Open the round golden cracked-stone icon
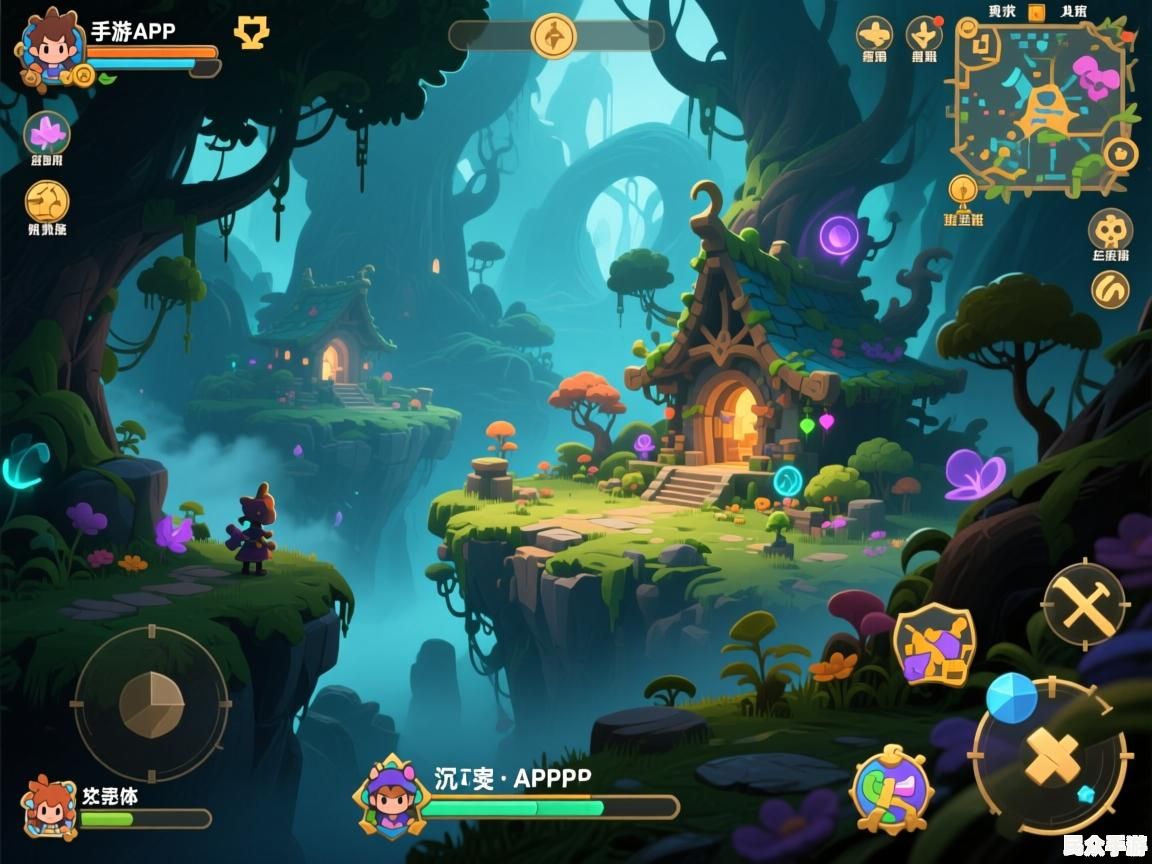Viewport: 1152px width, 864px height. click(x=47, y=201)
